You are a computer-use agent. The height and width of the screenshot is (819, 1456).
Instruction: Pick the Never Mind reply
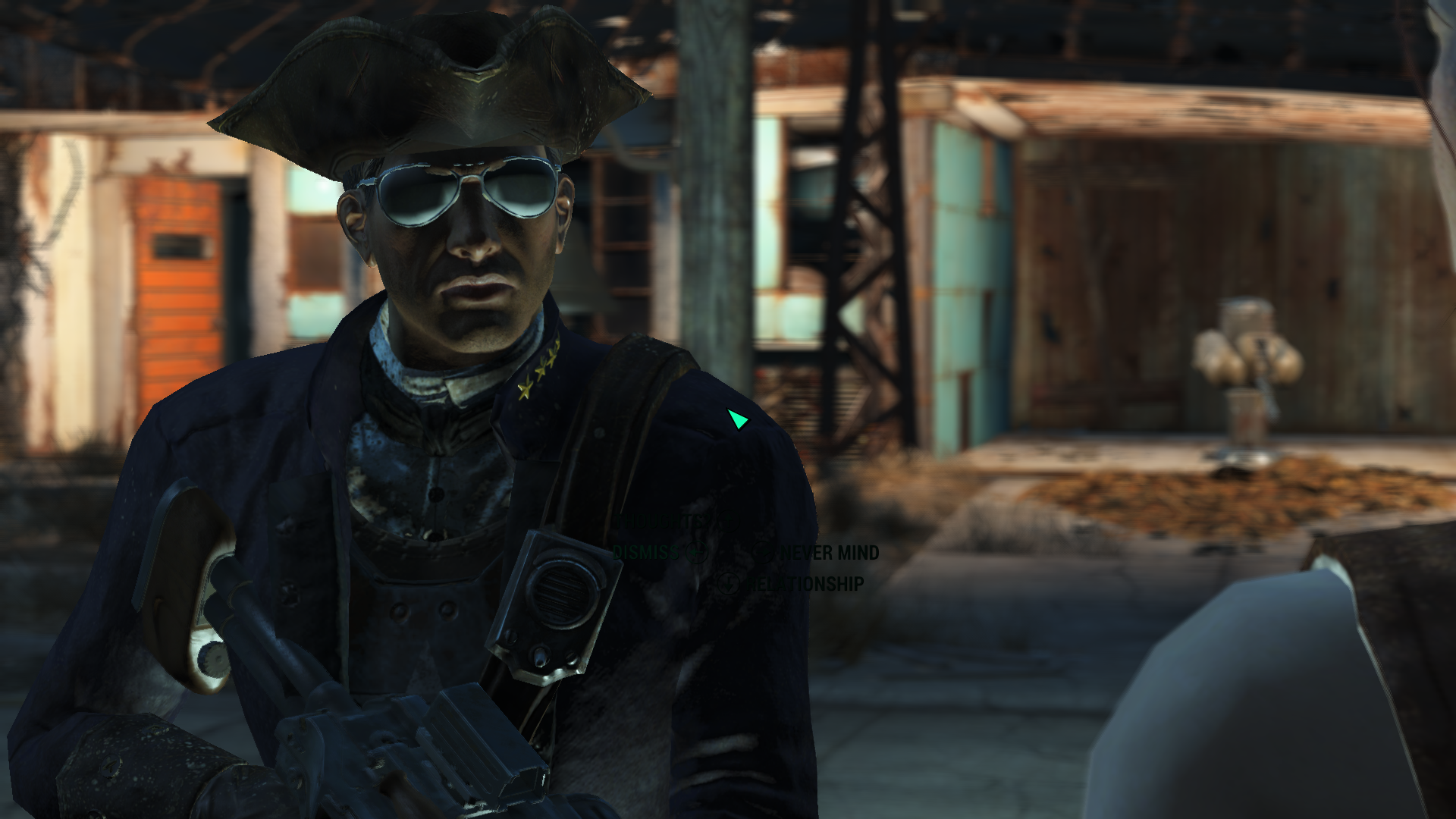830,553
